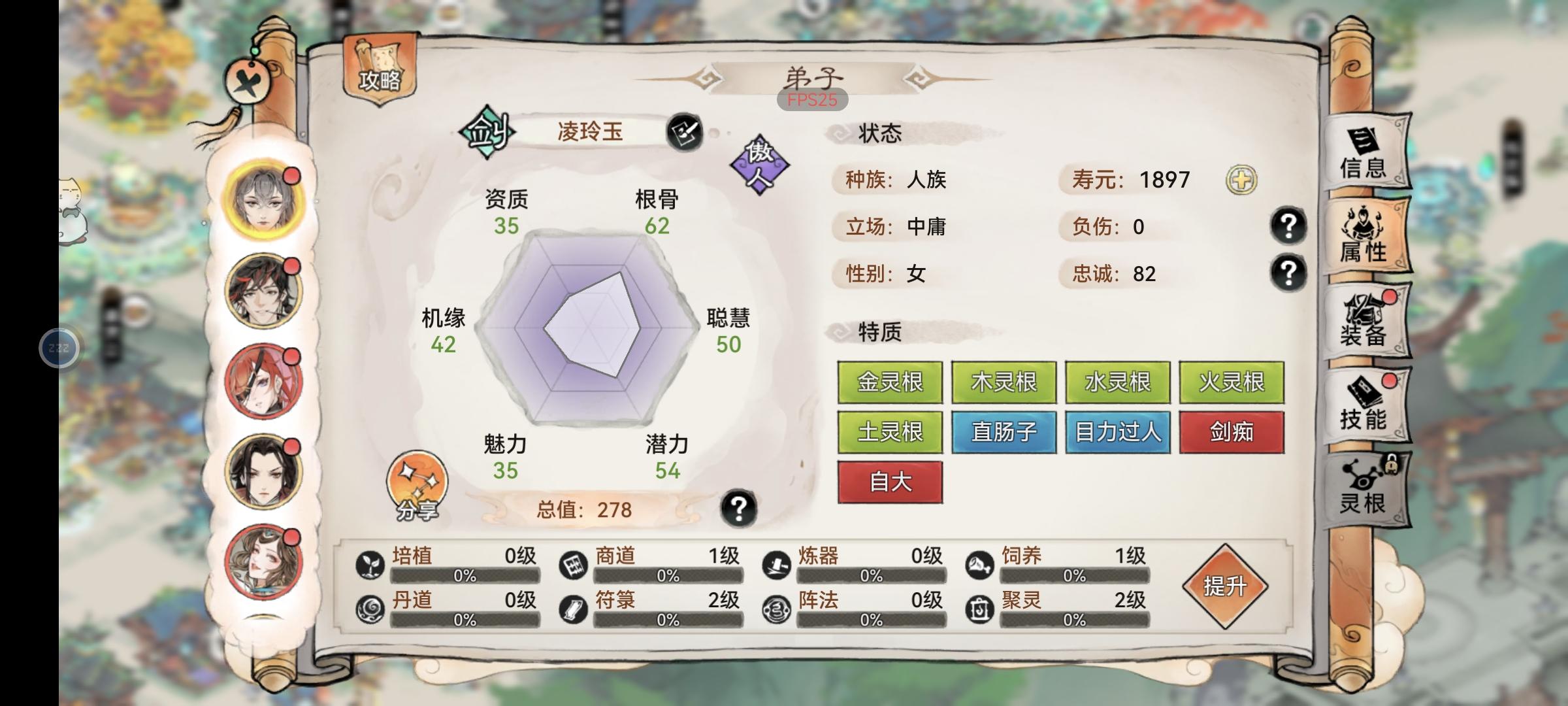Click the 符箓 skill progress bar

point(666,621)
